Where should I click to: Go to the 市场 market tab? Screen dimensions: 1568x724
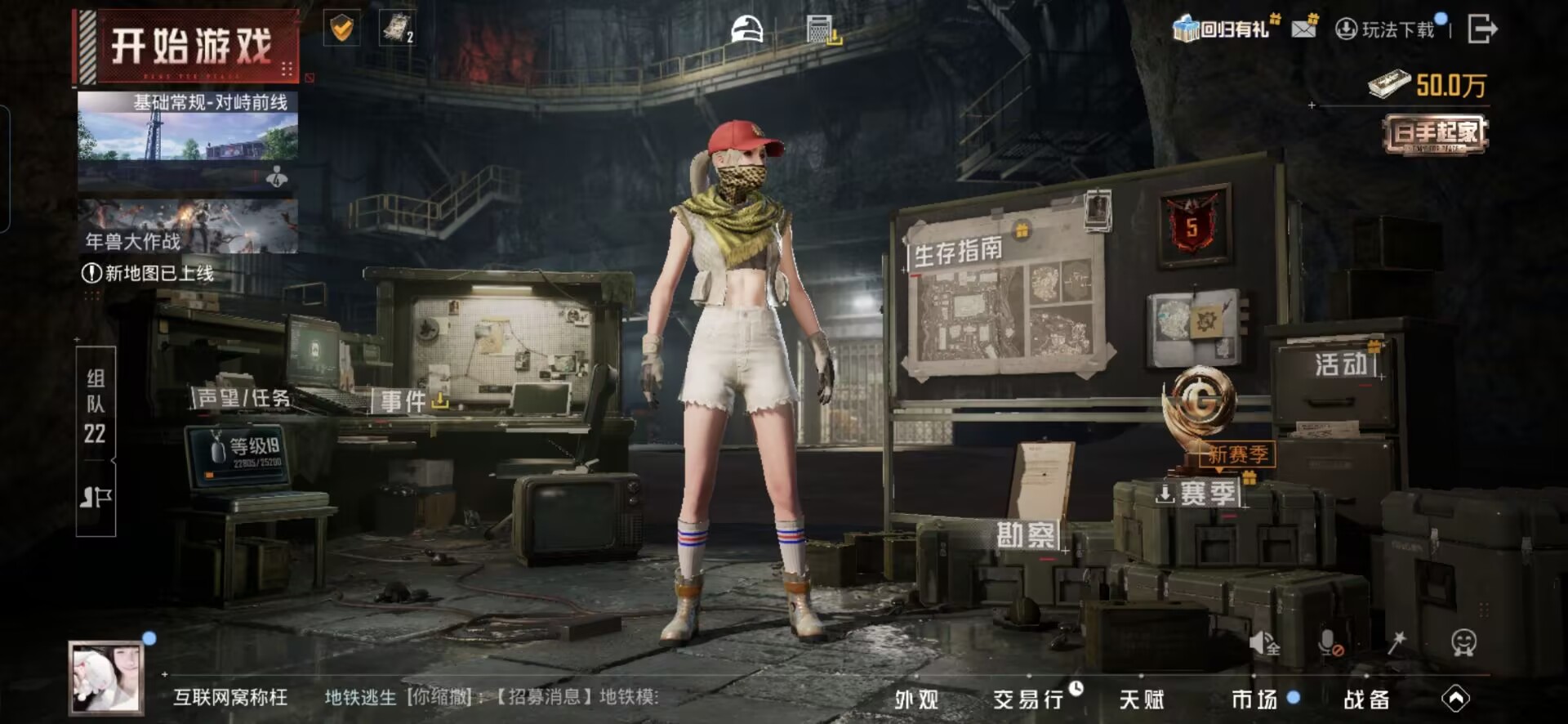1254,699
